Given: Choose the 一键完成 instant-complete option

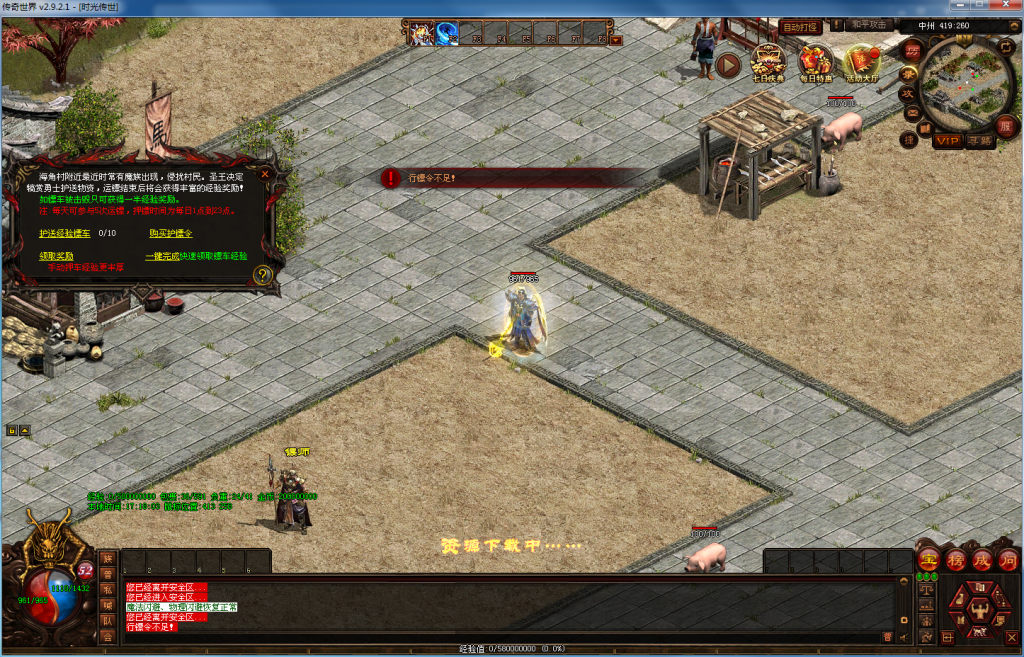Looking at the screenshot, I should pos(162,256).
